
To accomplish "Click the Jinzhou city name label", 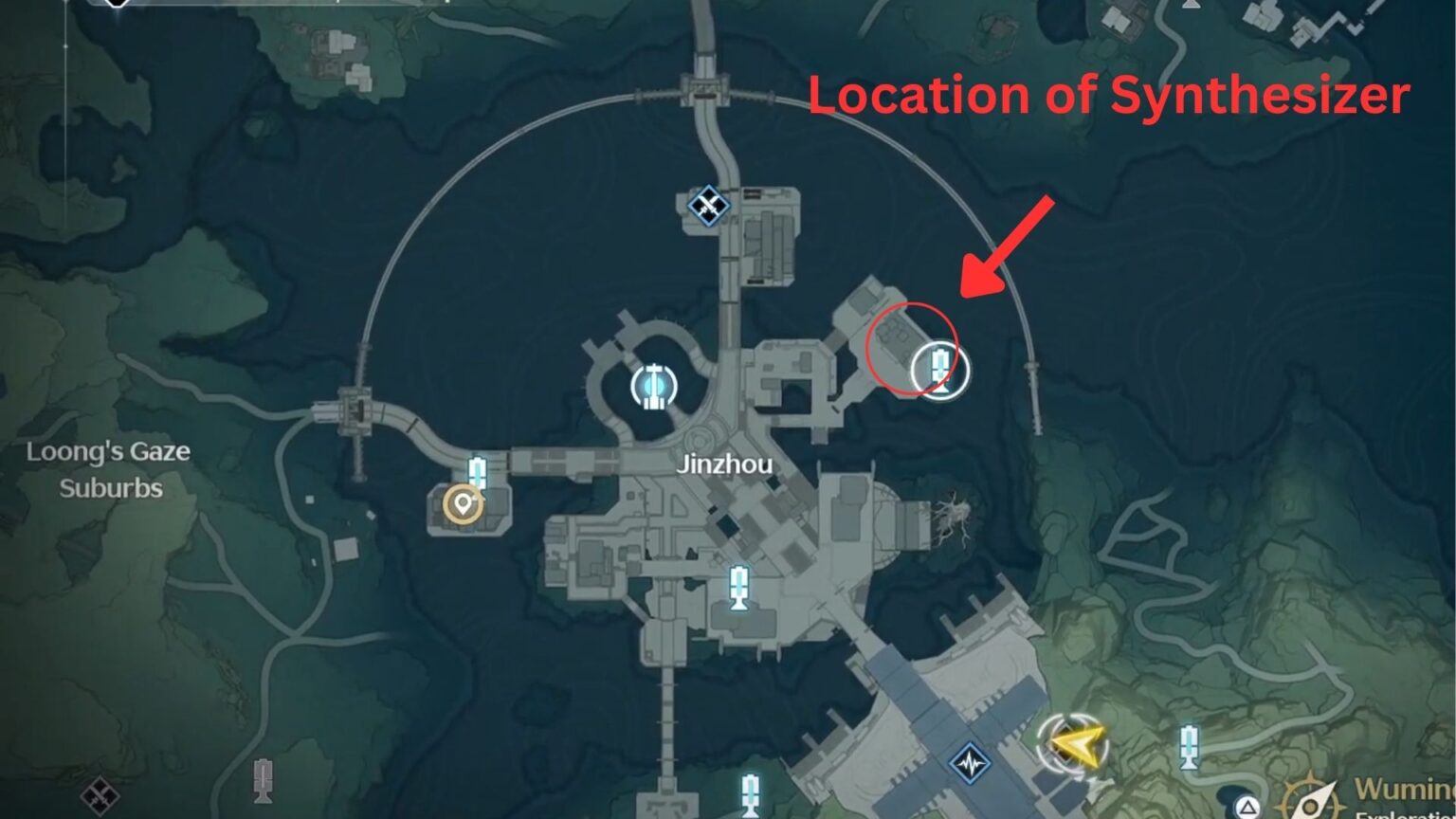I will tap(725, 464).
